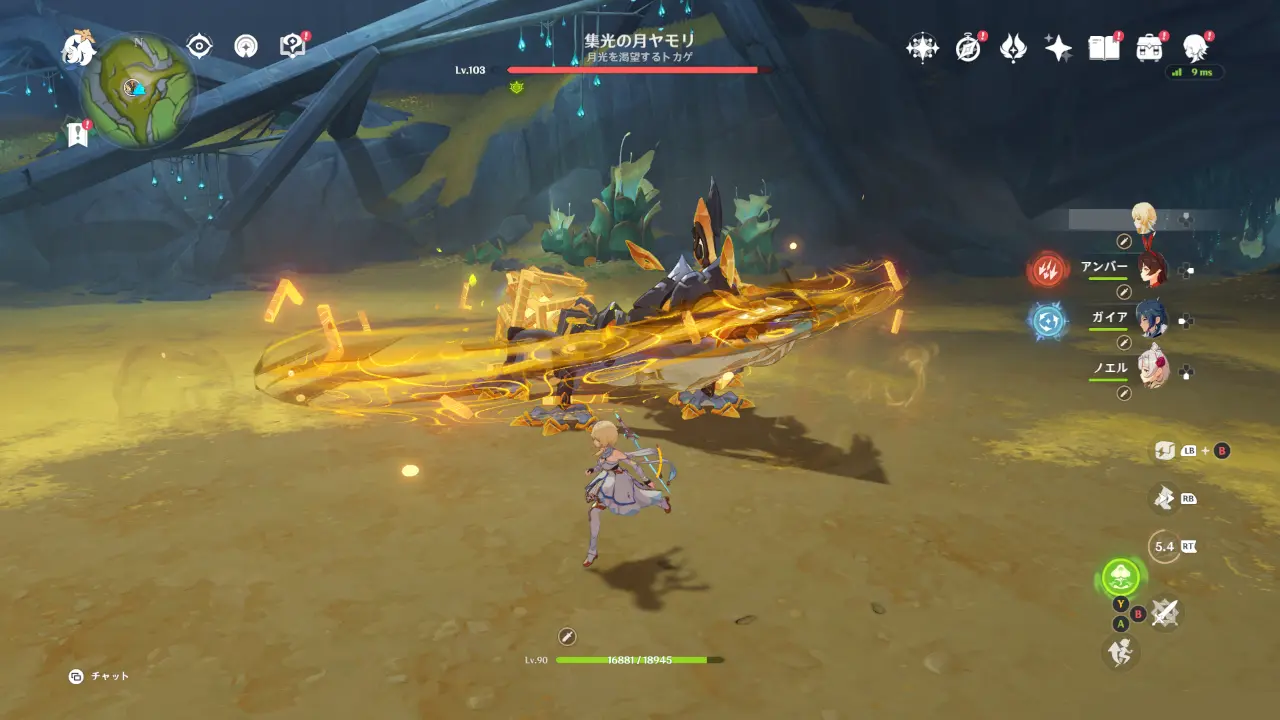Open the character head profile icon
The image size is (1280, 720).
click(1194, 48)
